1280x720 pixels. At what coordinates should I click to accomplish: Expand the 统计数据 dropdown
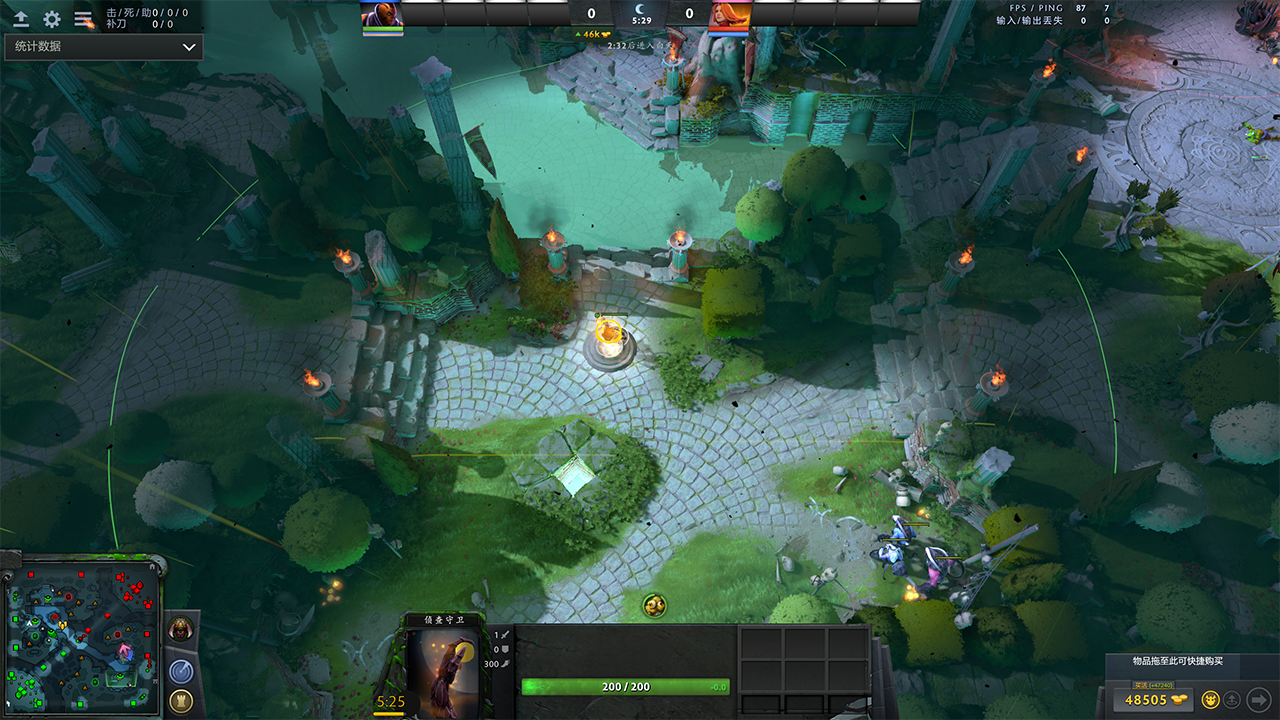click(x=104, y=47)
